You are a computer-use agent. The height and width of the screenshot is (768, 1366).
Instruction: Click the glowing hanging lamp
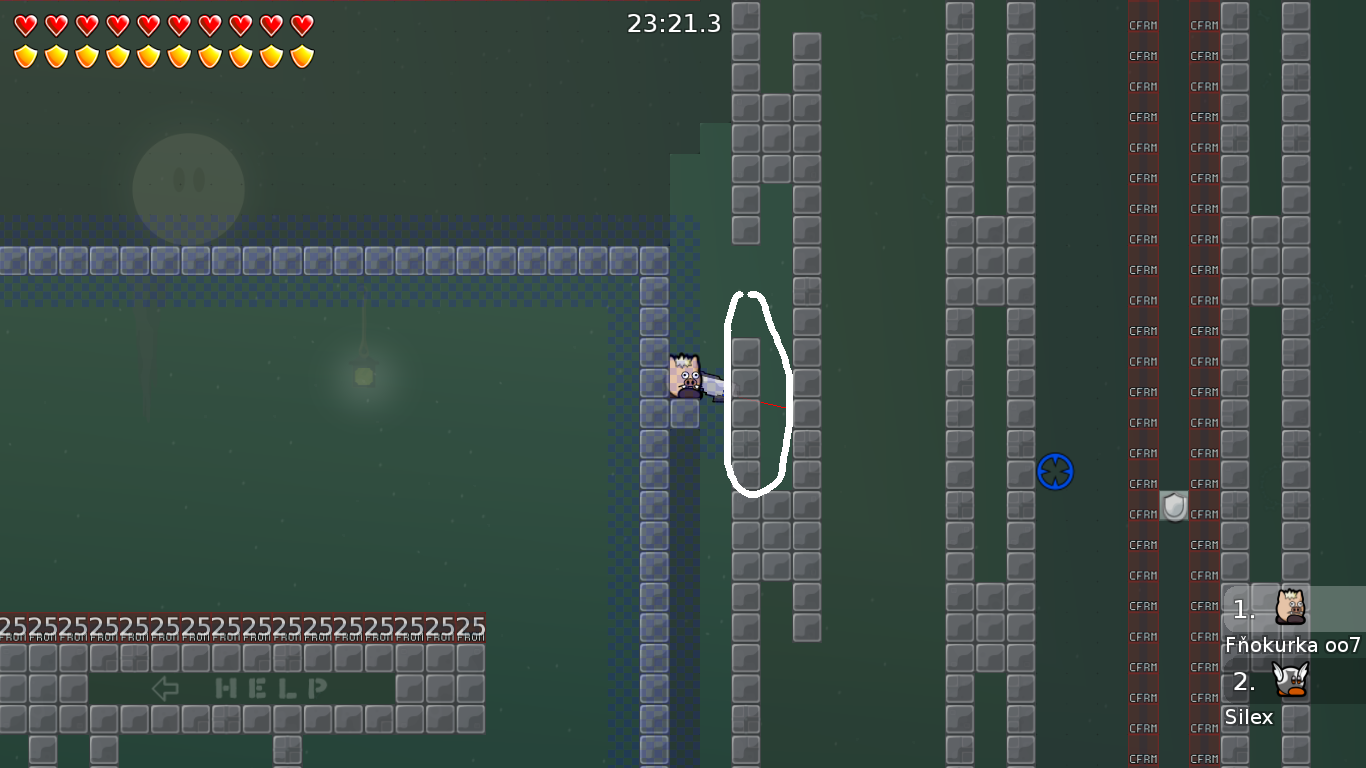pos(362,378)
